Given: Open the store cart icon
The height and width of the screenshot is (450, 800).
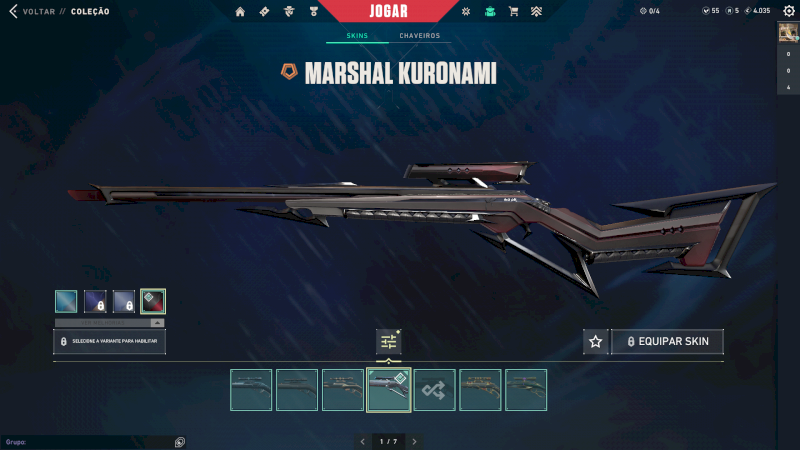Looking at the screenshot, I should [x=513, y=12].
